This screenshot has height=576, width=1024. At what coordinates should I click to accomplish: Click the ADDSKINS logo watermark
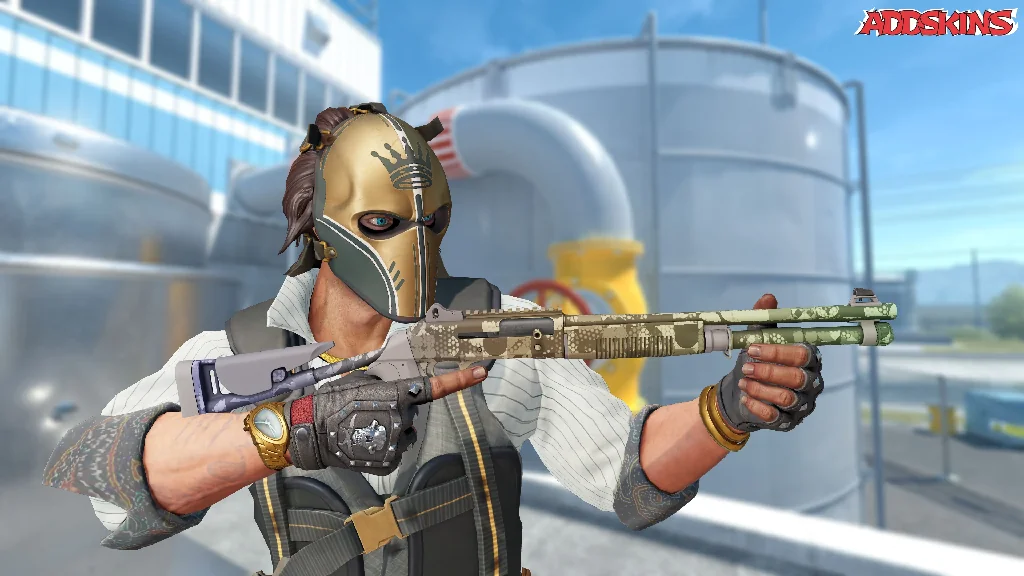(x=936, y=23)
